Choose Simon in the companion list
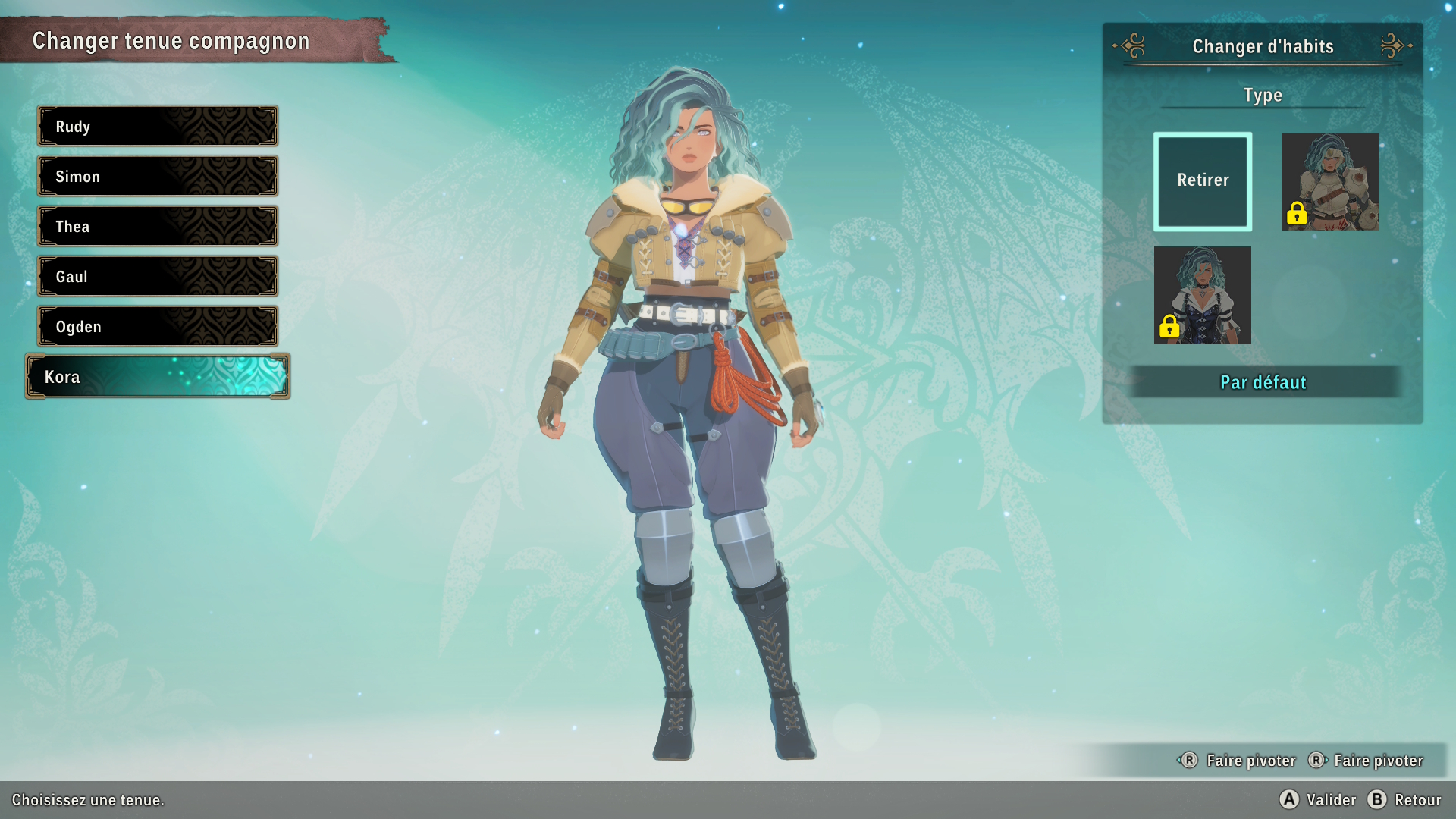The width and height of the screenshot is (1456, 819). [x=158, y=176]
